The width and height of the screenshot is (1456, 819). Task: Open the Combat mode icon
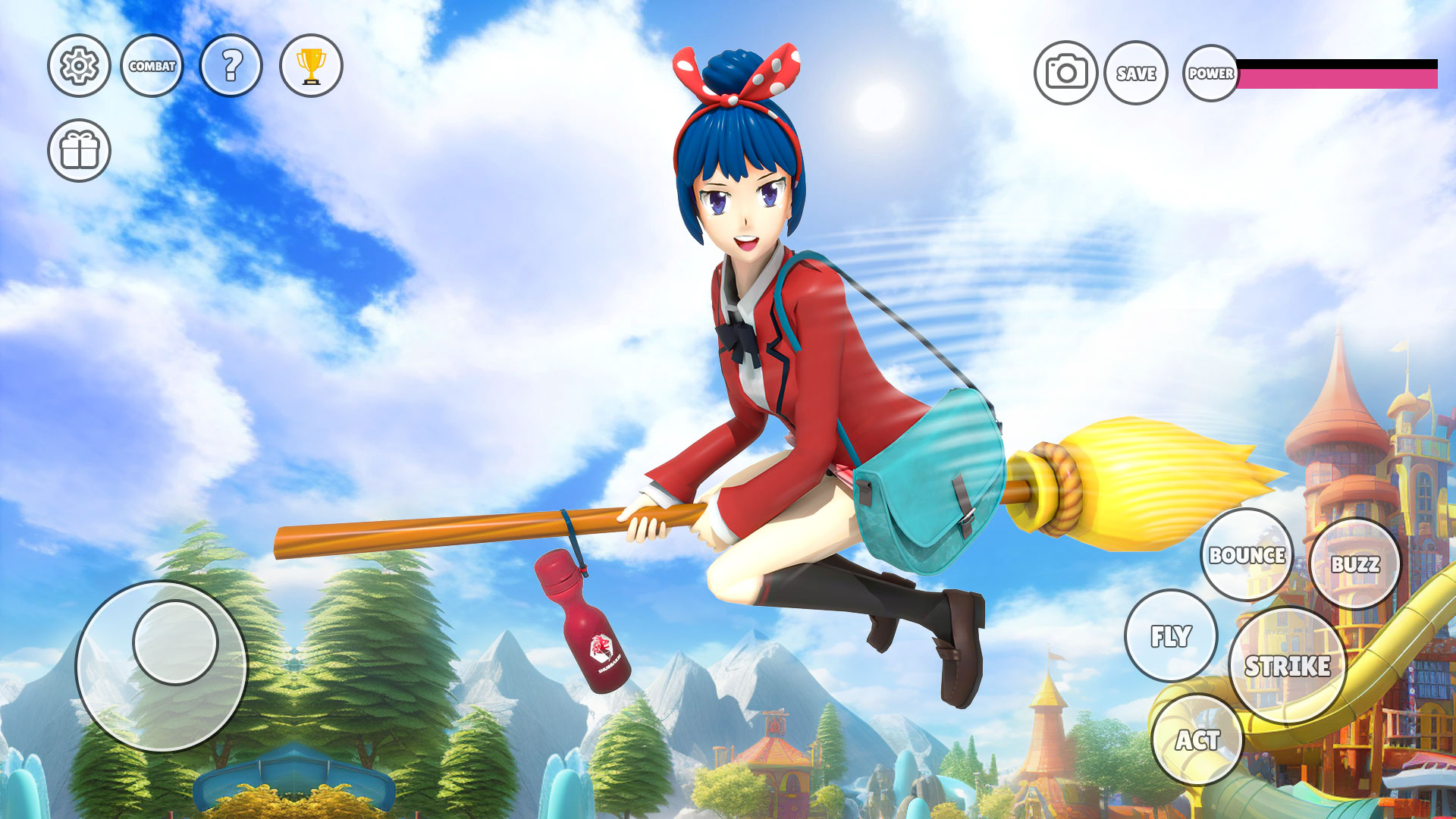(x=153, y=67)
